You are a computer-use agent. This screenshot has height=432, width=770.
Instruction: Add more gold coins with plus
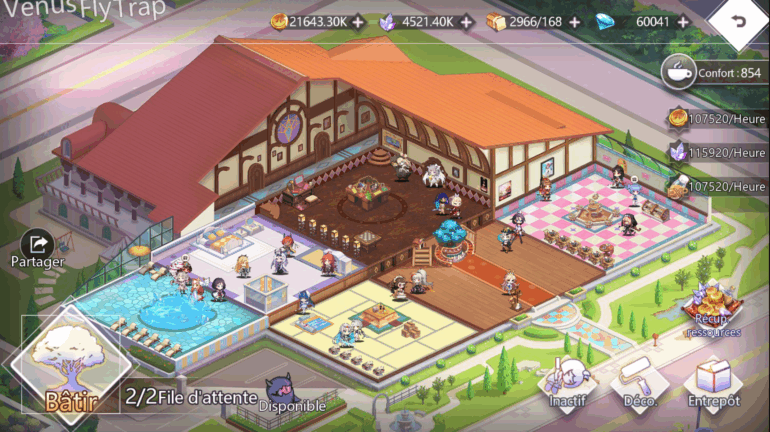(x=358, y=21)
